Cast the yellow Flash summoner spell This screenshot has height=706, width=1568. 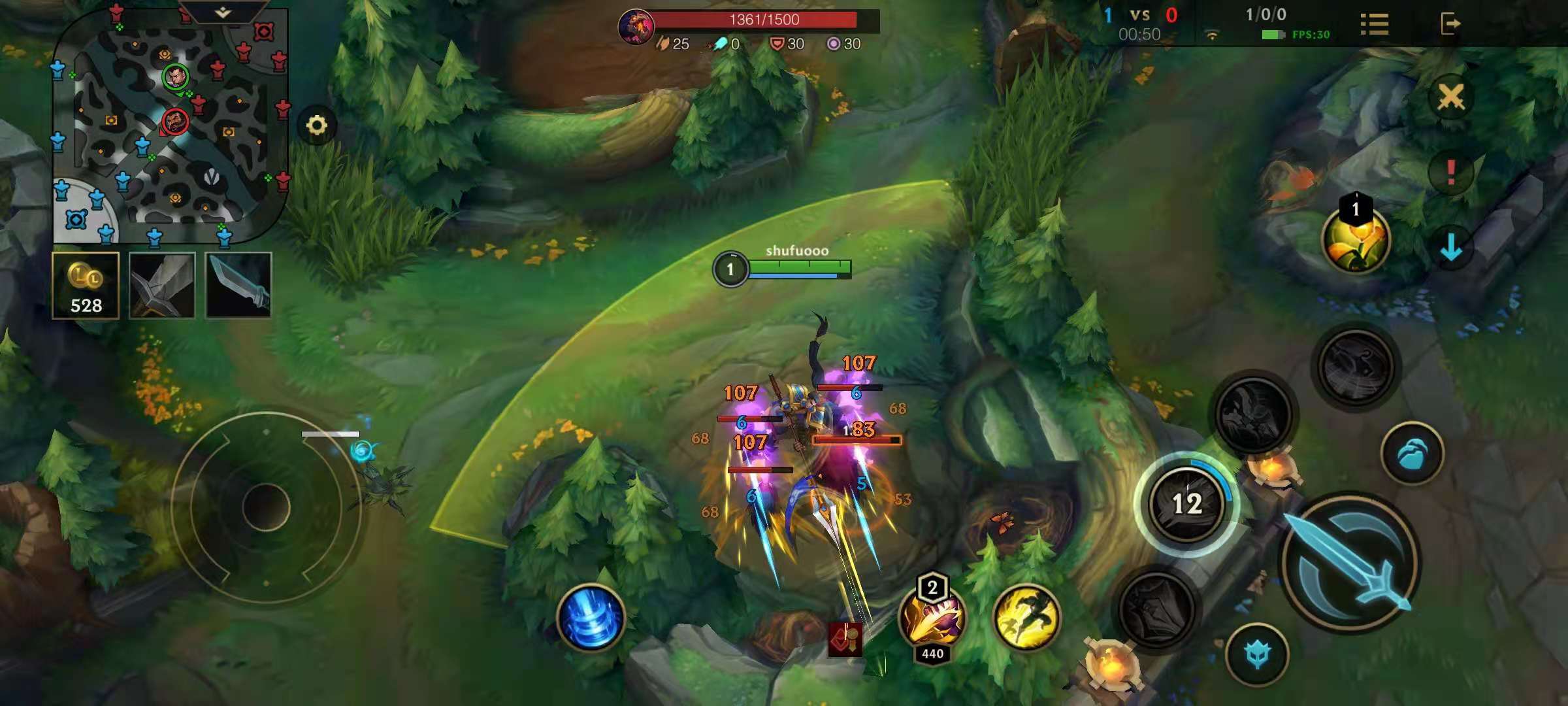tap(1026, 618)
